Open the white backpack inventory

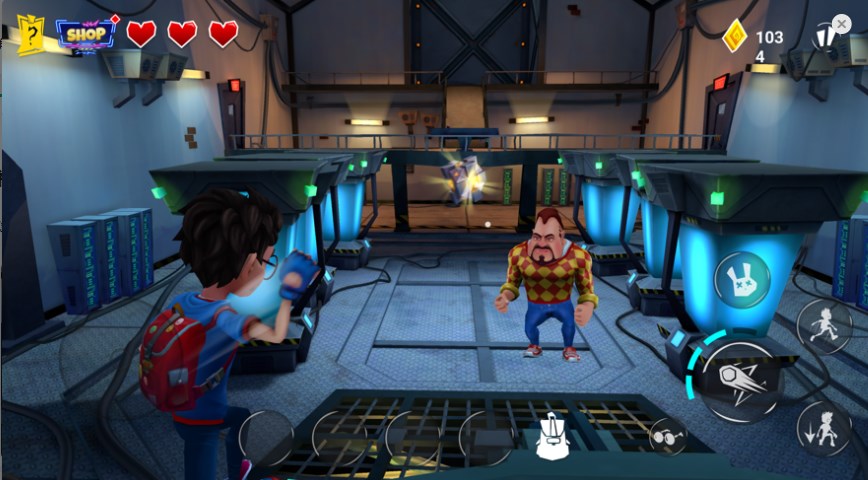(552, 437)
